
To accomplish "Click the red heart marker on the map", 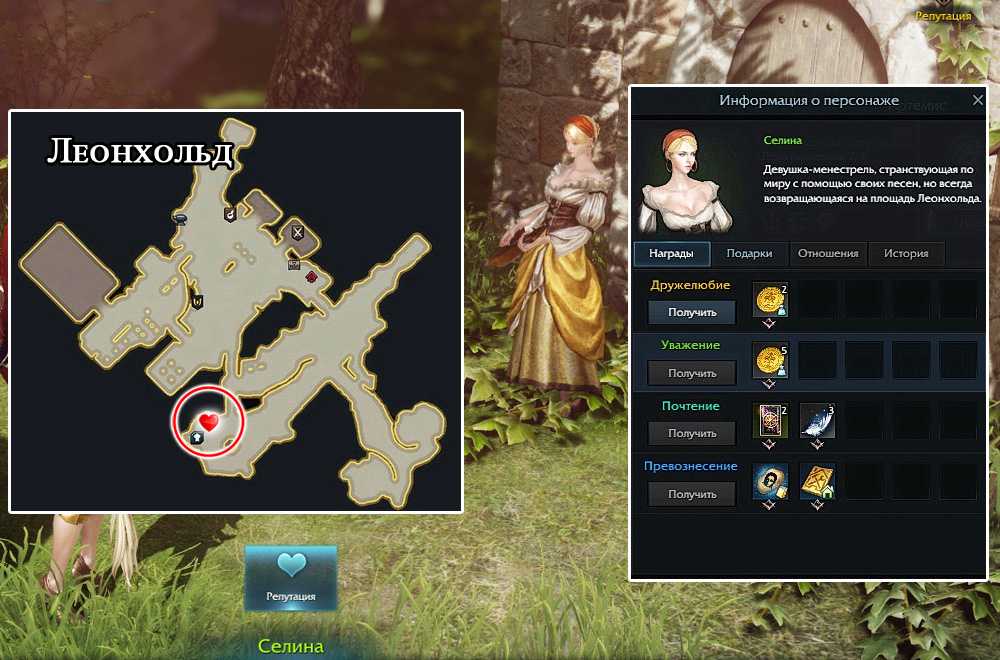I will coord(208,421).
